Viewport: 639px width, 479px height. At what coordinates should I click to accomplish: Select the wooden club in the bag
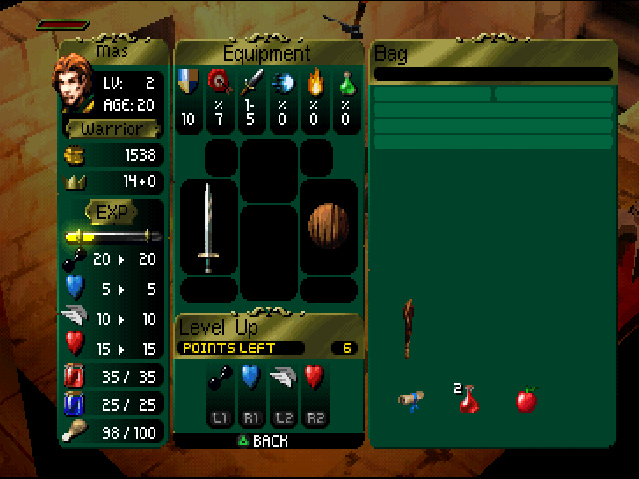click(408, 326)
